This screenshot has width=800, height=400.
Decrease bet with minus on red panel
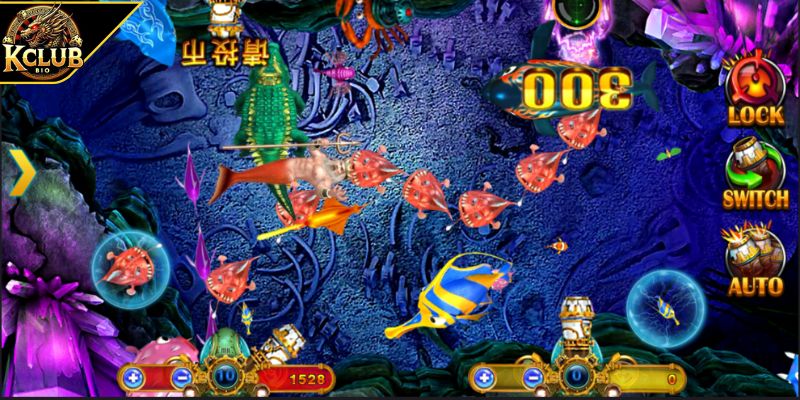click(x=181, y=378)
